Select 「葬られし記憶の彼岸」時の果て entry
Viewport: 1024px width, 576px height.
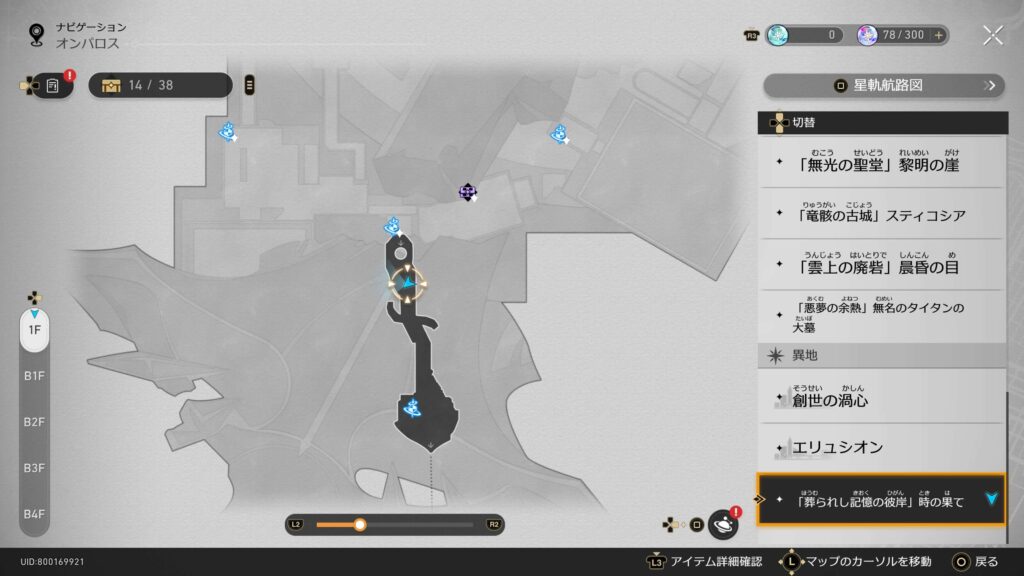tap(880, 499)
